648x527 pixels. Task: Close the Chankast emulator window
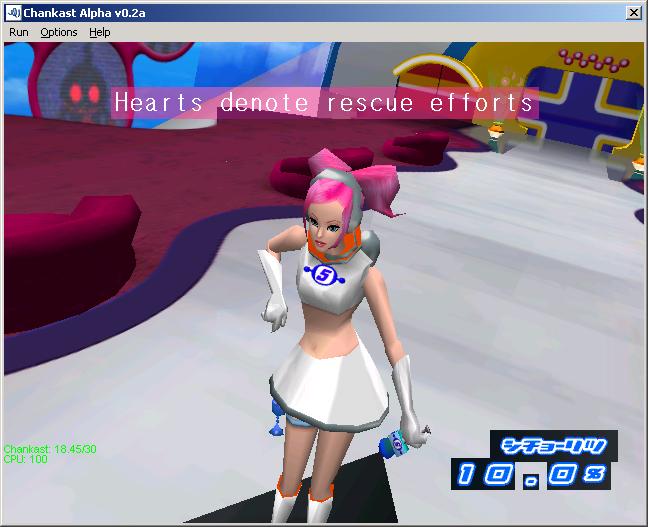(633, 12)
